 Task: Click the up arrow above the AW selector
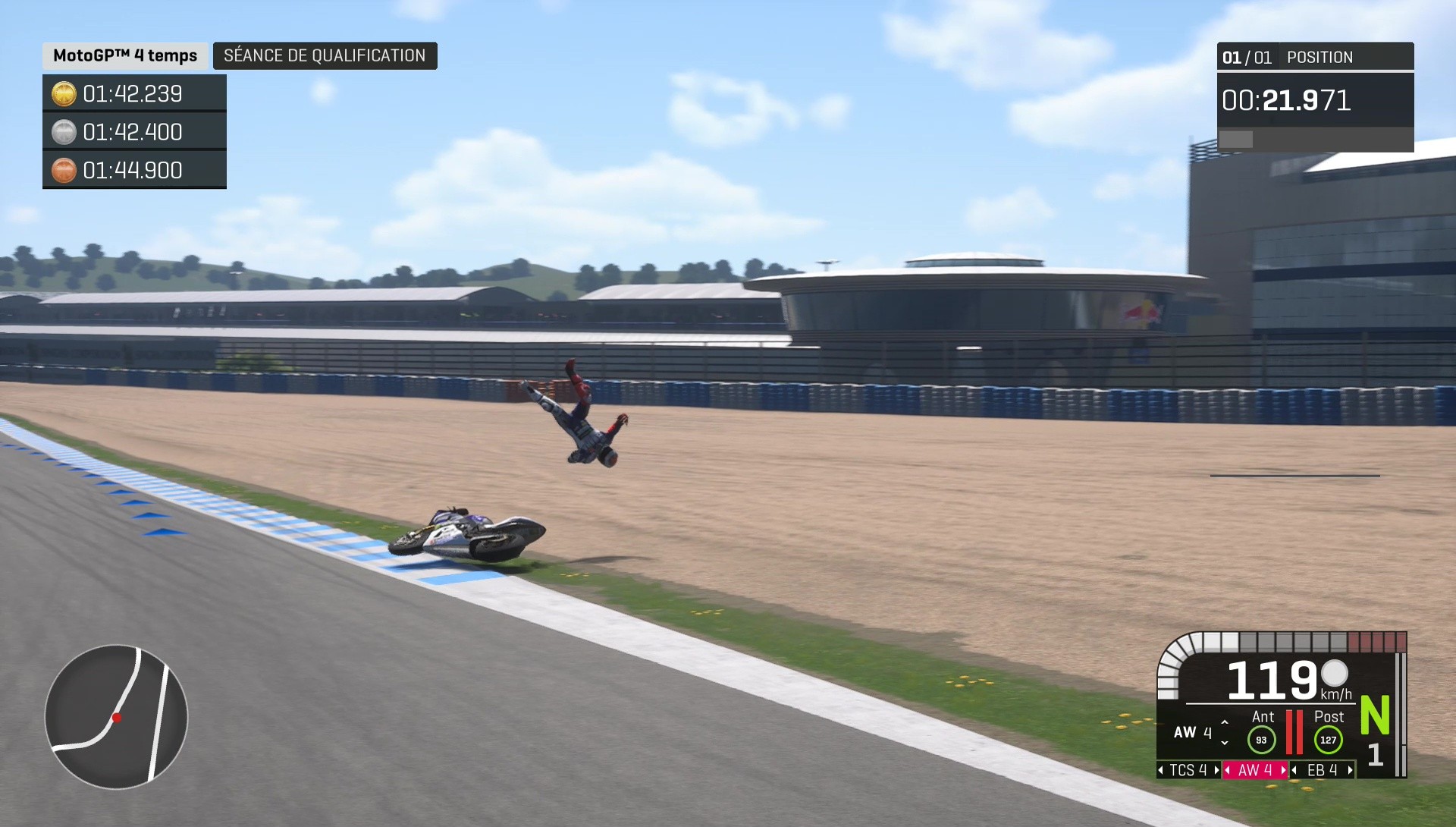(1225, 722)
